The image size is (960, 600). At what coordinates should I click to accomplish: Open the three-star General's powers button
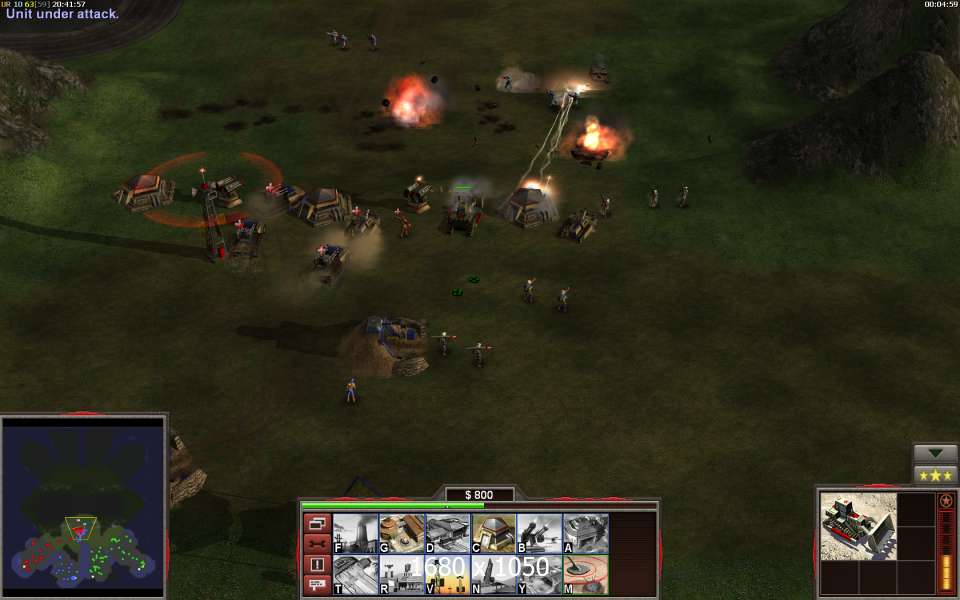[x=935, y=474]
